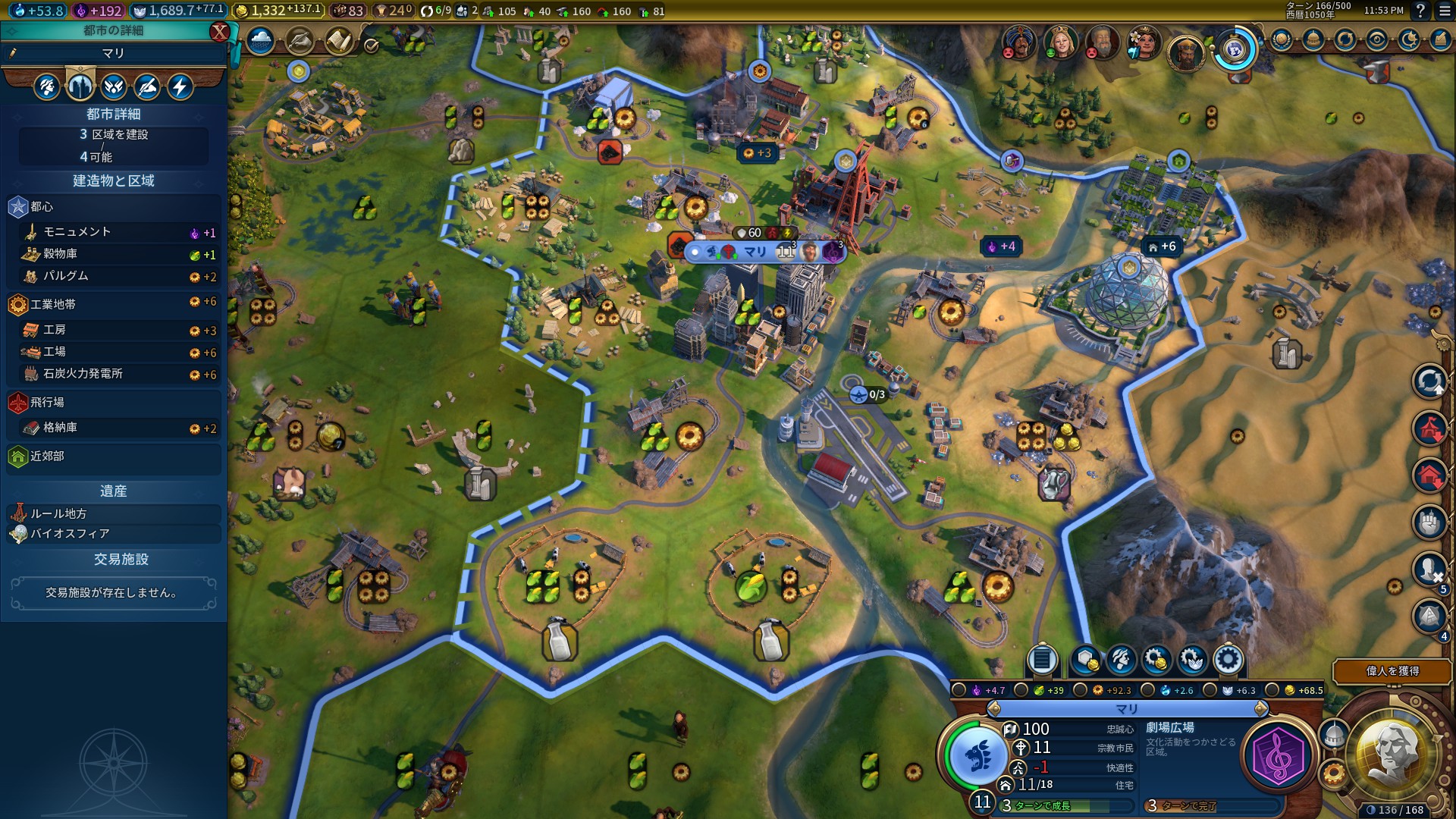Open the 劇場広場 production icon
This screenshot has width=1456, height=819.
[1278, 755]
